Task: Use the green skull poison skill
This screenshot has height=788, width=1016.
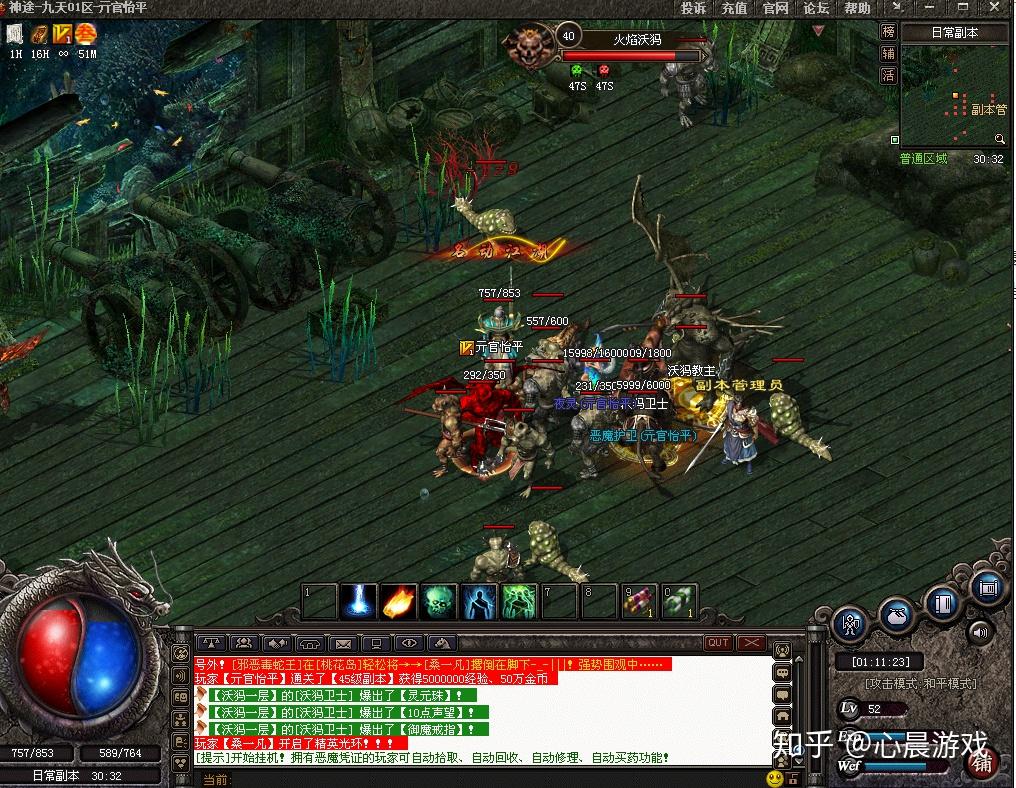Action: [x=438, y=601]
